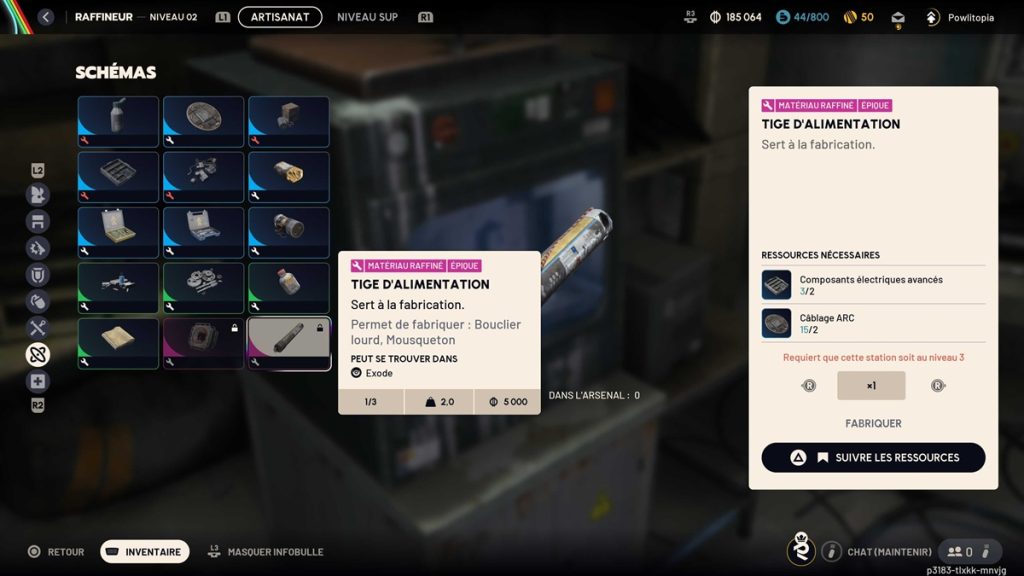
Task: Go back with the top-left arrow button
Action: point(45,17)
